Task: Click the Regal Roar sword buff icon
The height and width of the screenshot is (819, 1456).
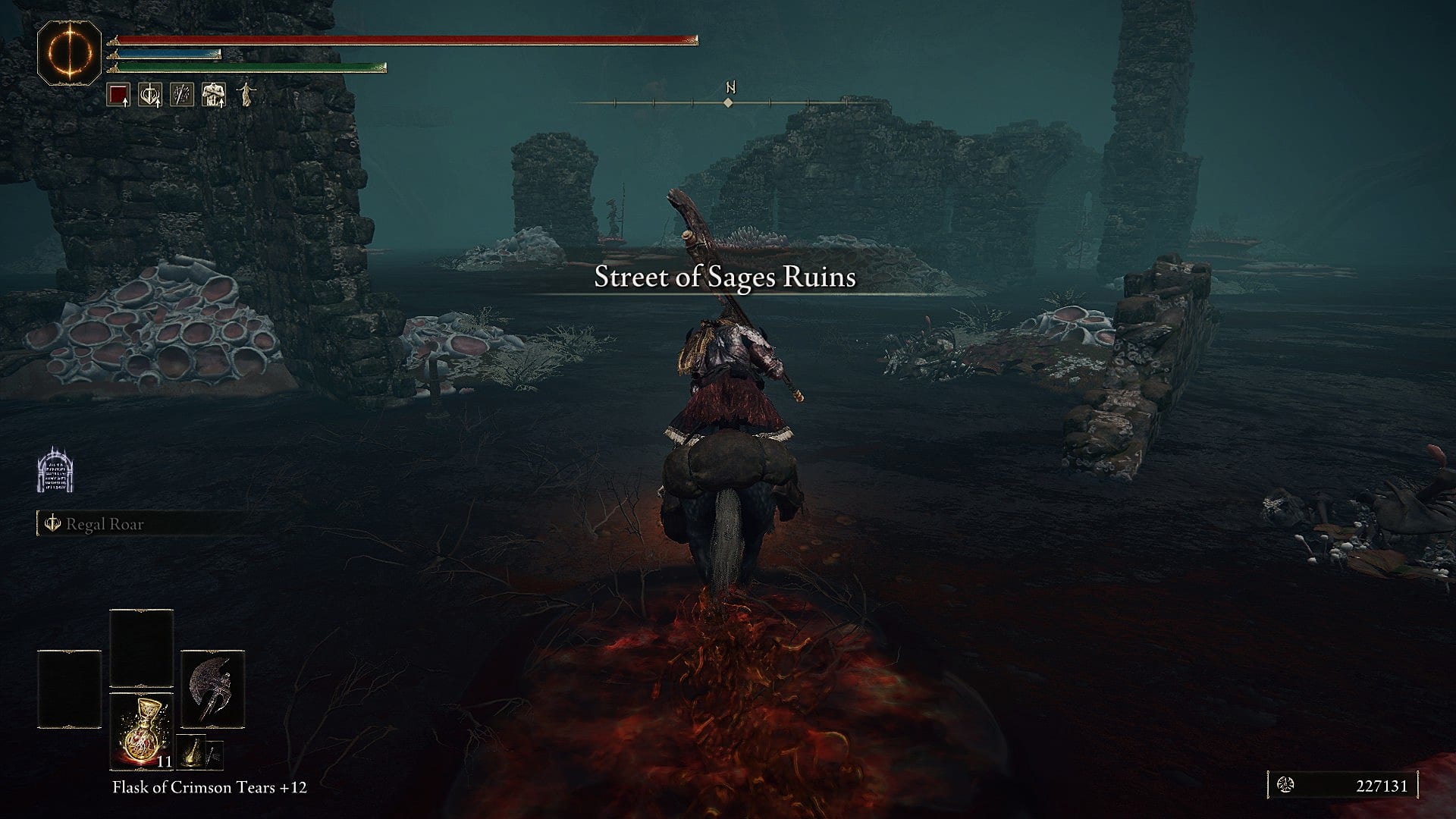Action: 52,524
